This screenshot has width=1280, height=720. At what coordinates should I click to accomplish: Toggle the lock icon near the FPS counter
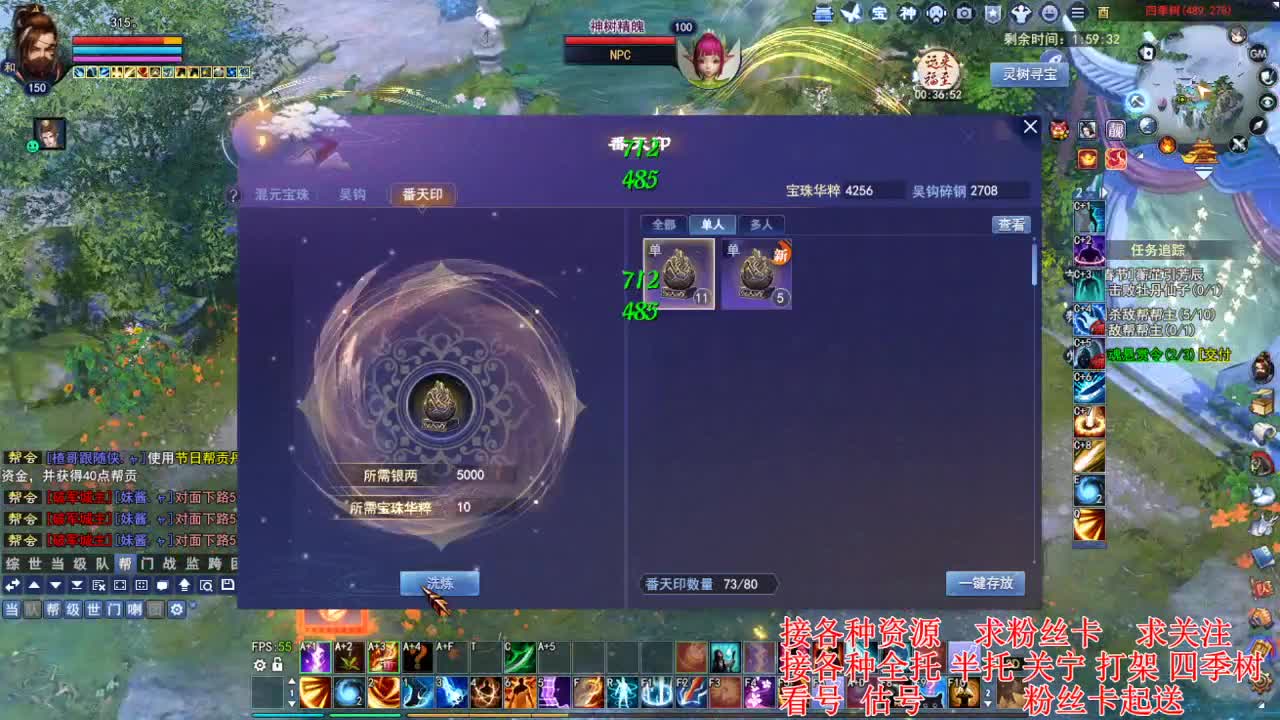click(277, 665)
